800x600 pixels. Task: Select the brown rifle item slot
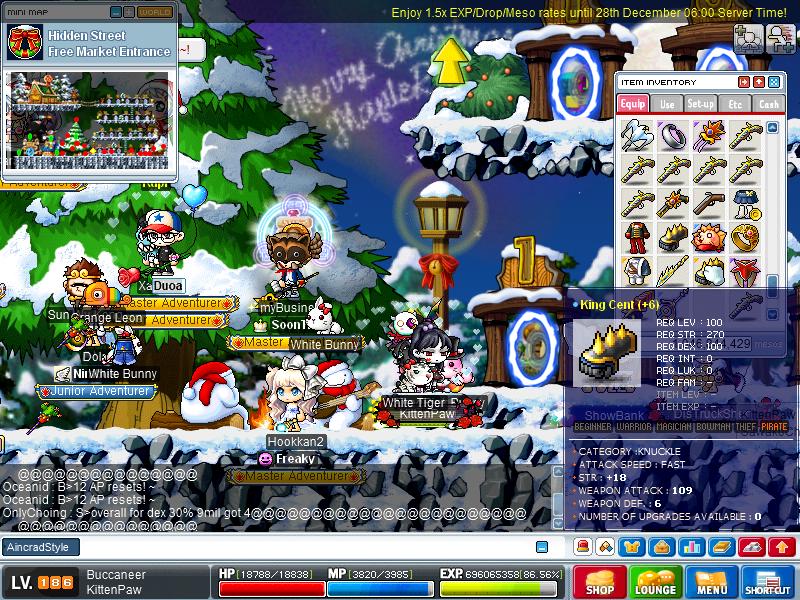[708, 203]
